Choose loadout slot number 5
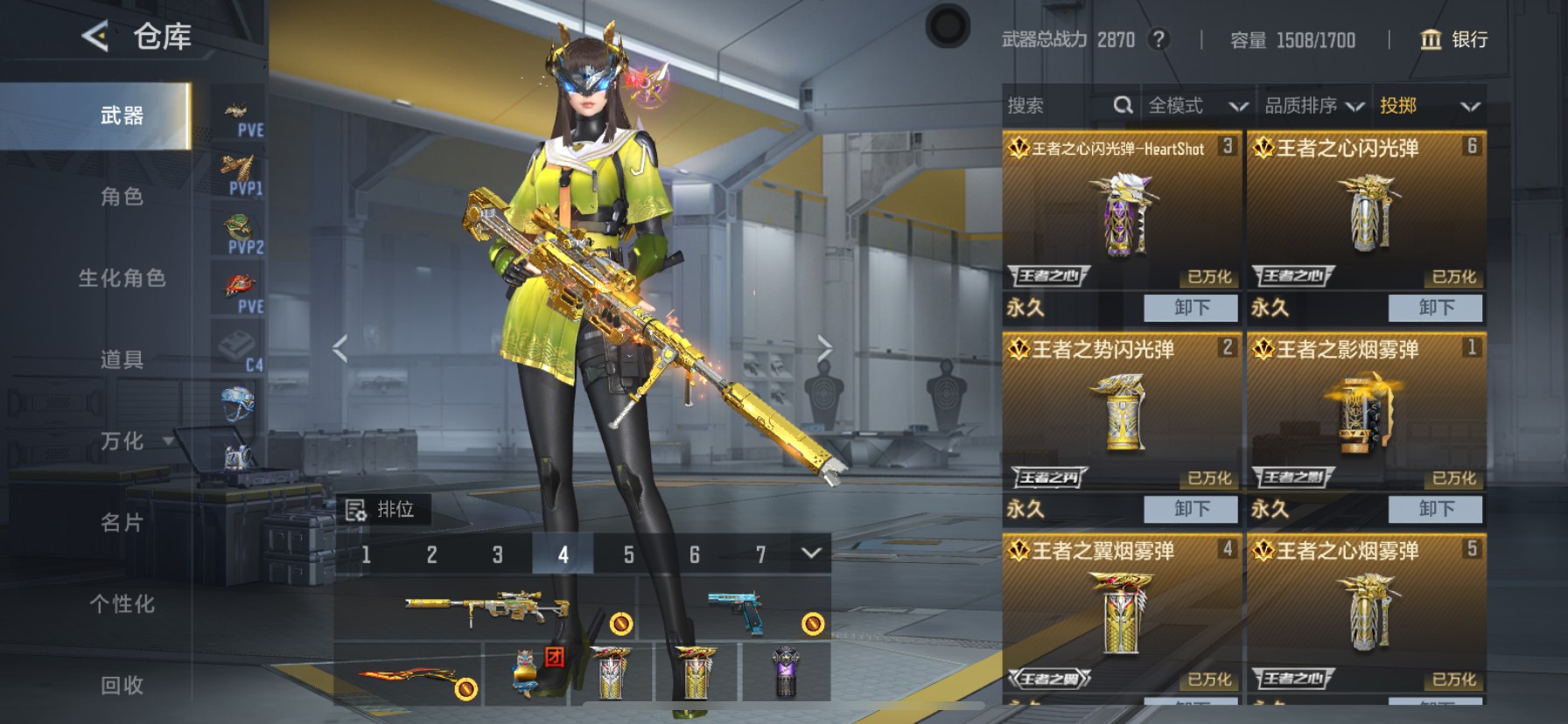This screenshot has height=724, width=1568. click(x=628, y=554)
